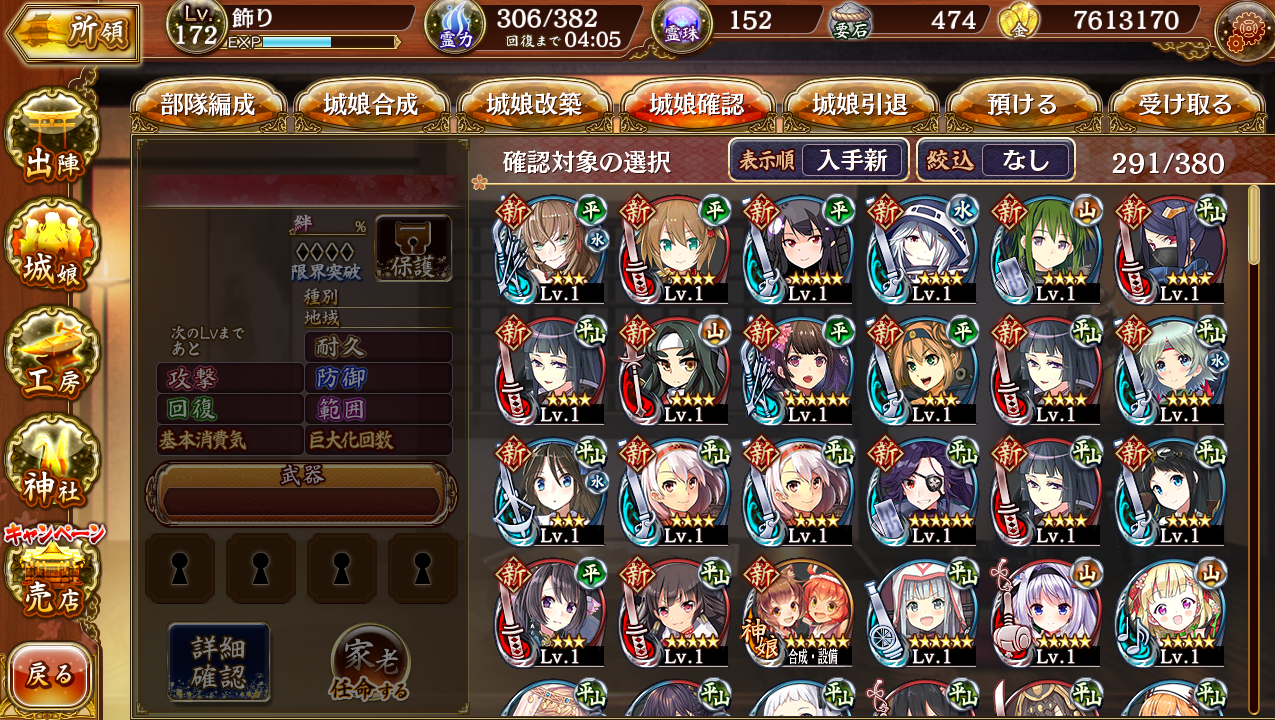Switch to the 受け取る tab
The height and width of the screenshot is (720, 1275).
1185,105
